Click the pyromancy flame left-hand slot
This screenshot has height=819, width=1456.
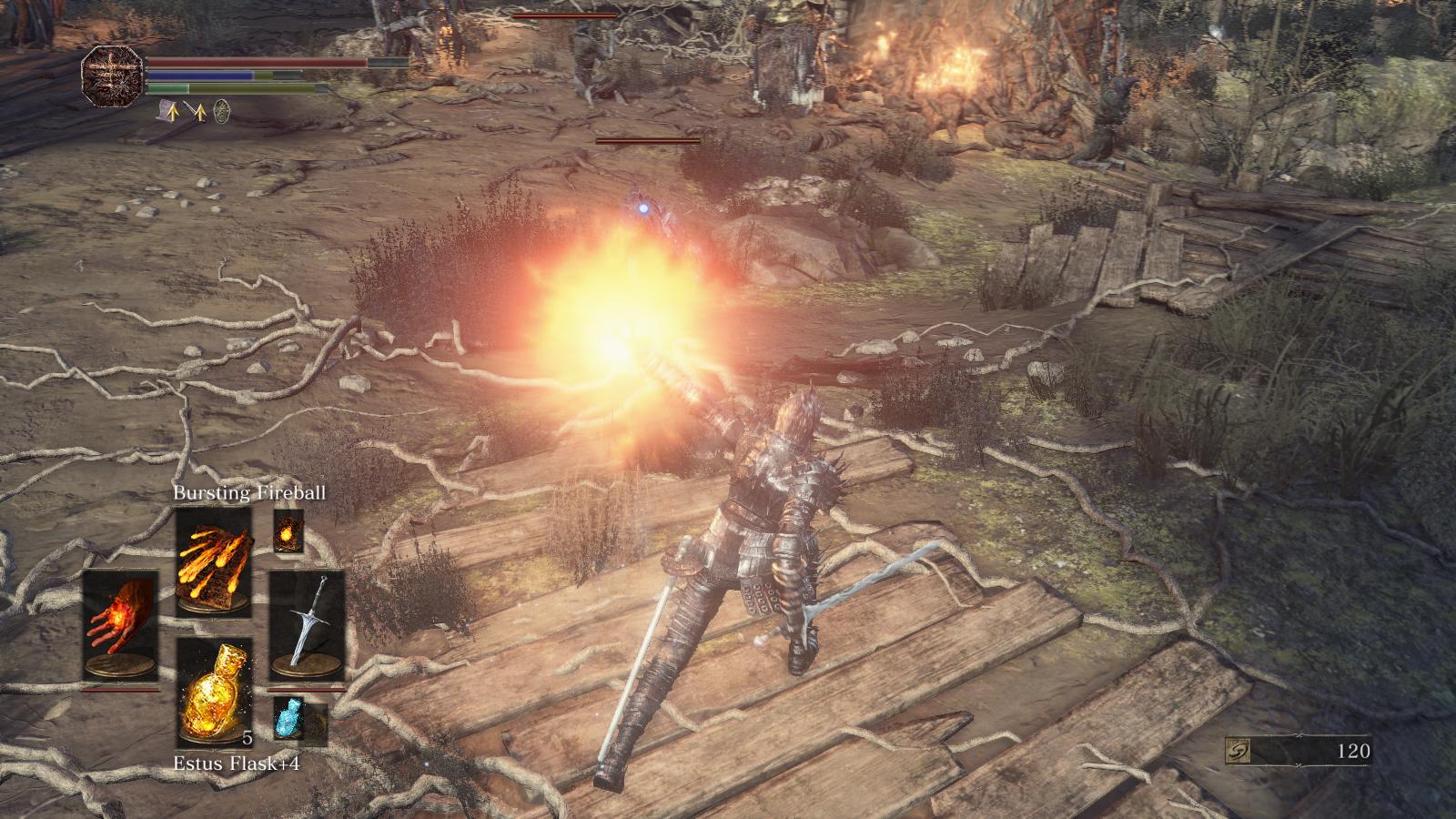(x=119, y=624)
